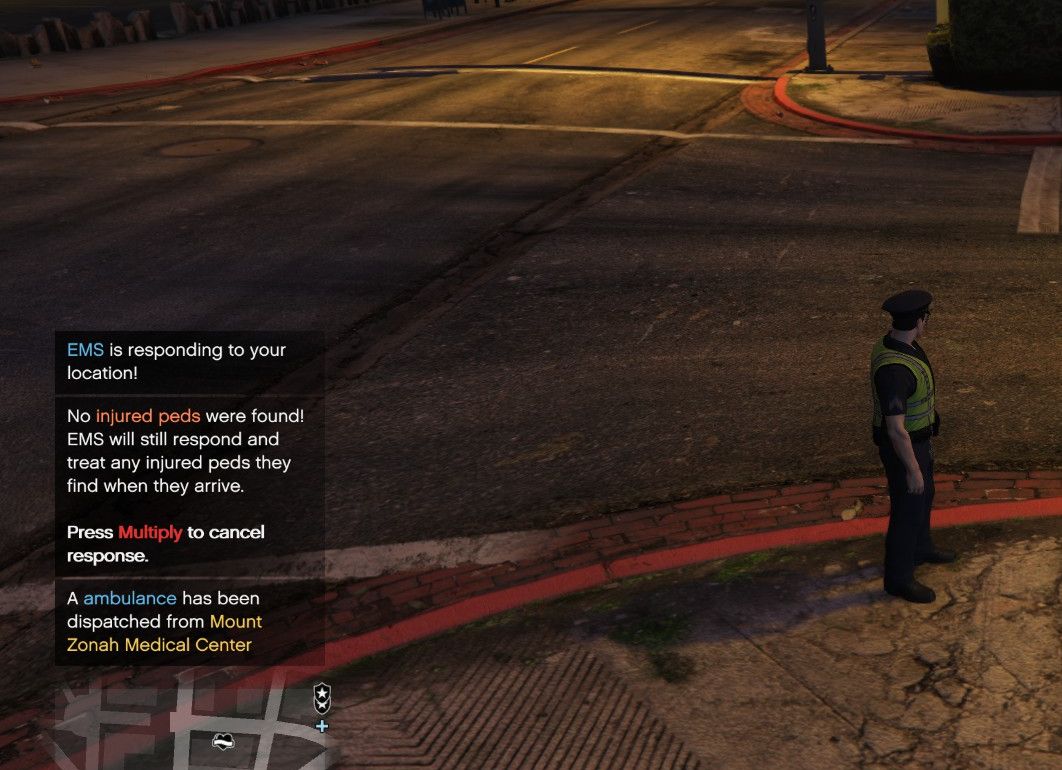Viewport: 1062px width, 770px height.
Task: Click the ambulance dispatched notification
Action: point(189,621)
